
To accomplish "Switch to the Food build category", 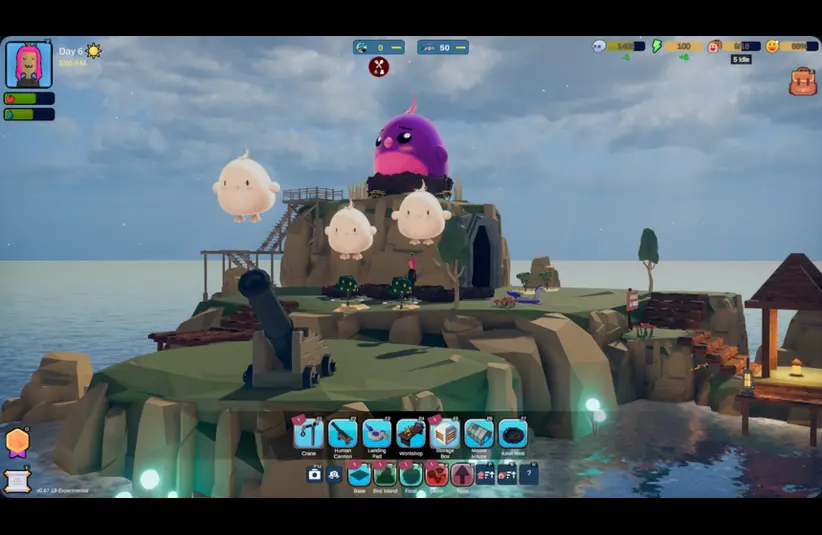I will click(x=411, y=475).
